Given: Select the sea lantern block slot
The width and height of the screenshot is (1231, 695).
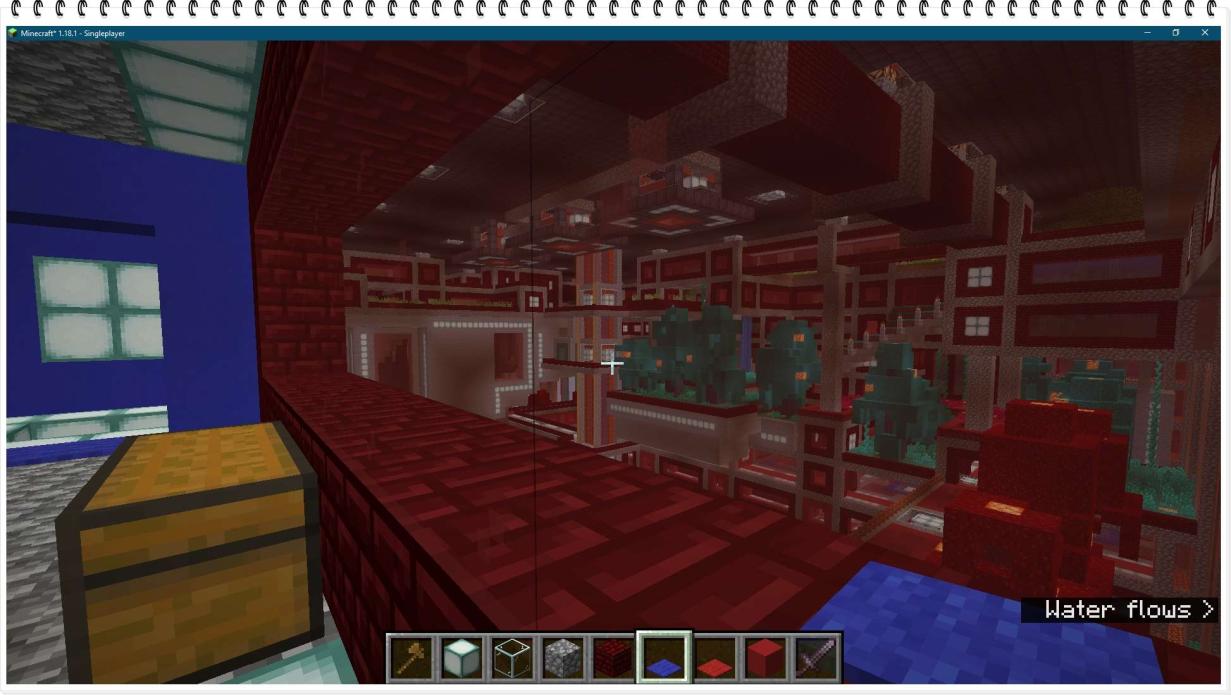Looking at the screenshot, I should click(462, 658).
